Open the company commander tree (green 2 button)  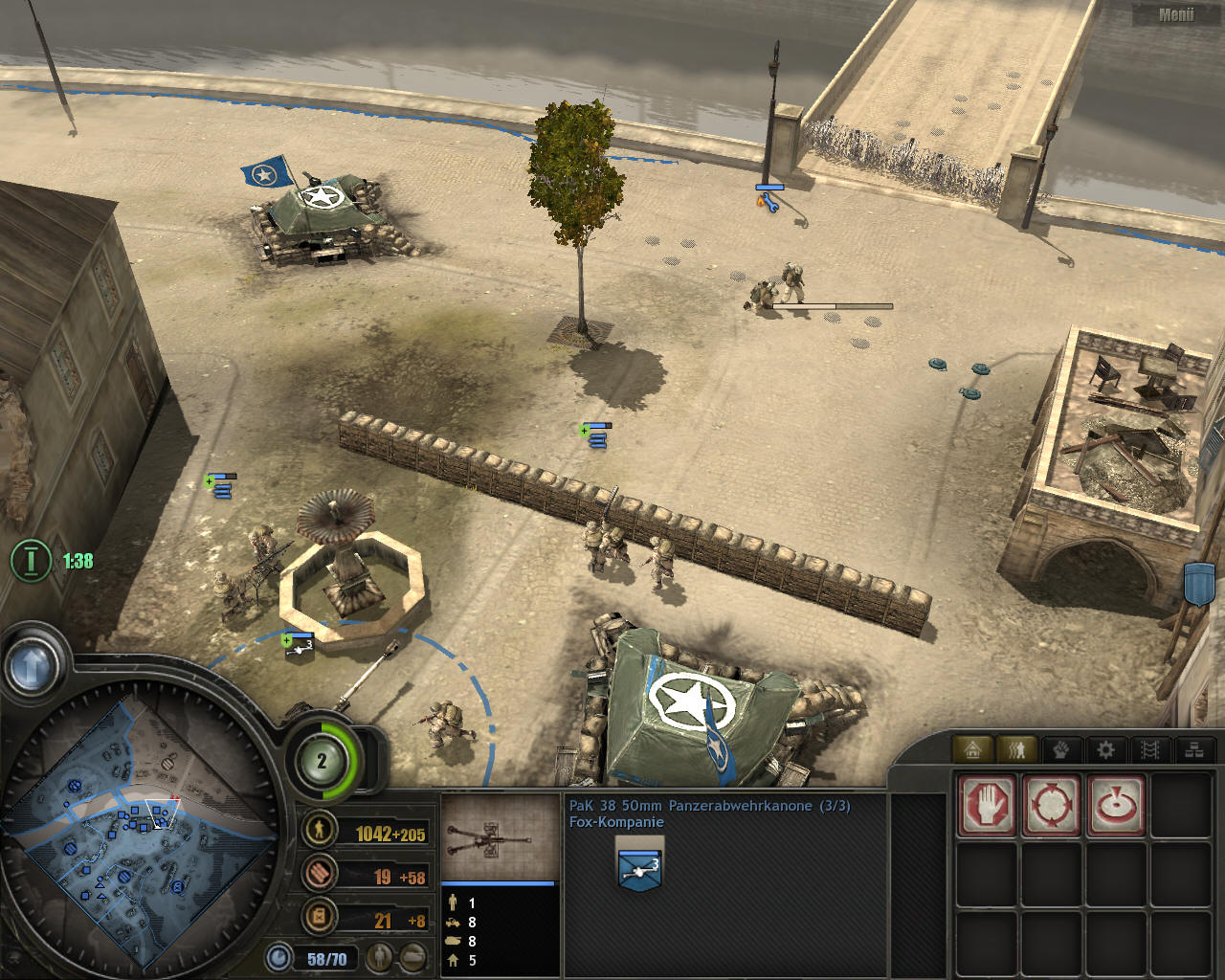(x=323, y=762)
